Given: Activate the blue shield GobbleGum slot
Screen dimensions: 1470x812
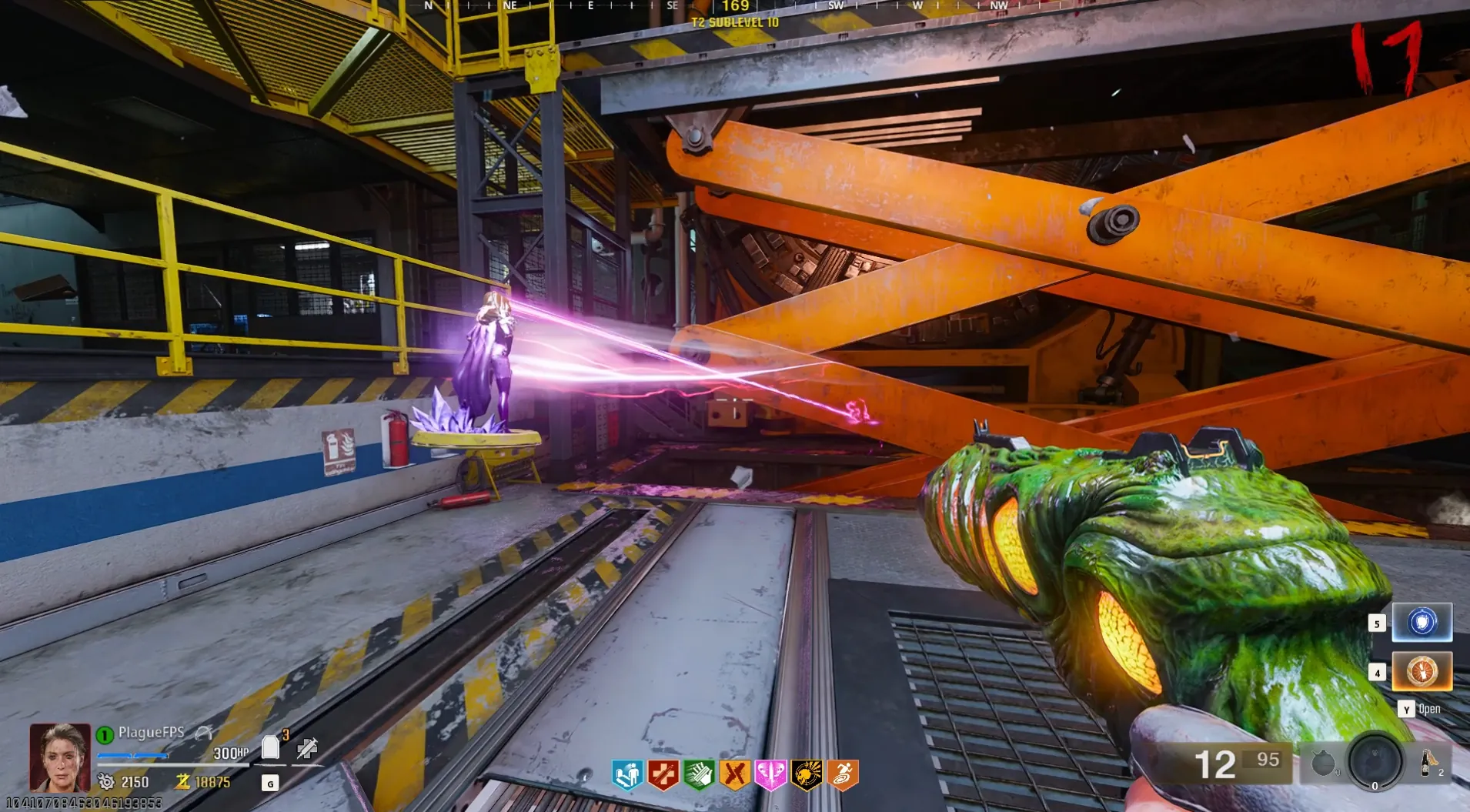Looking at the screenshot, I should [1422, 622].
